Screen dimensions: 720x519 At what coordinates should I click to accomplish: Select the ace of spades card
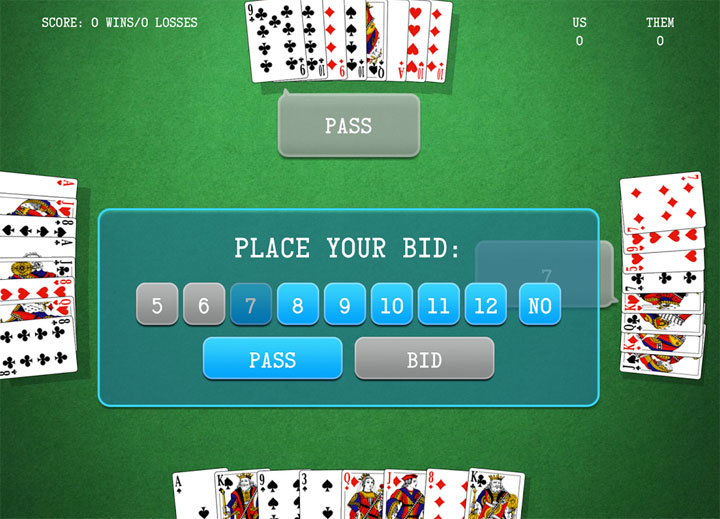(192, 497)
